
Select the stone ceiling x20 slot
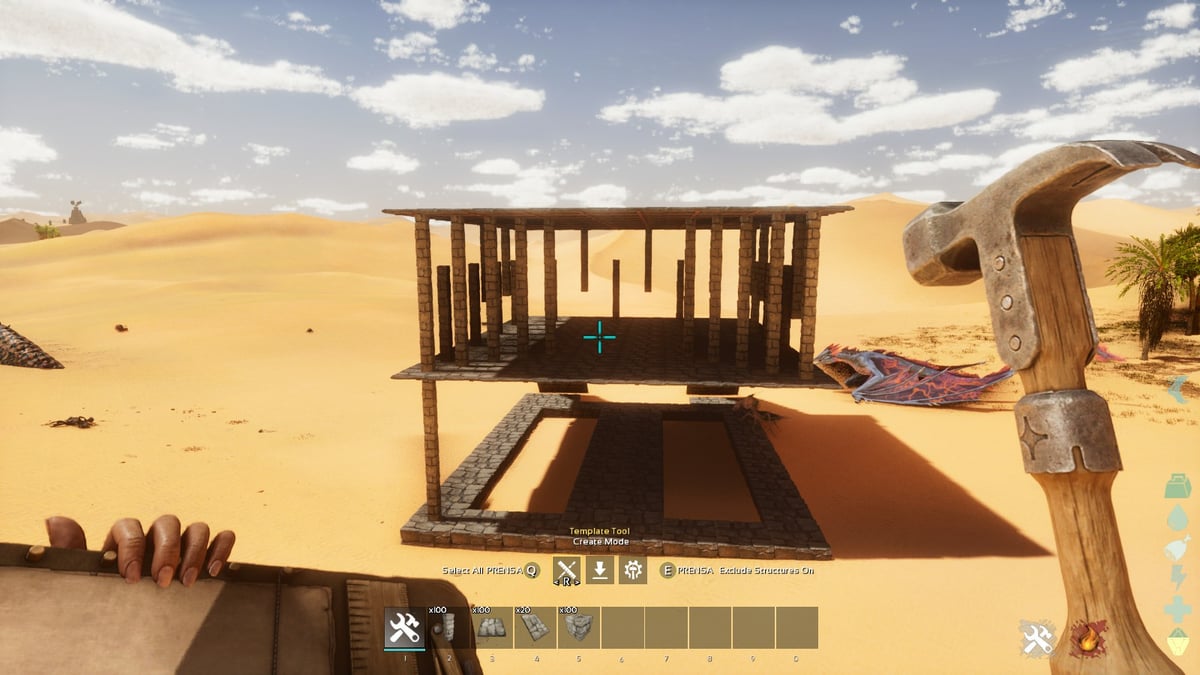[534, 628]
